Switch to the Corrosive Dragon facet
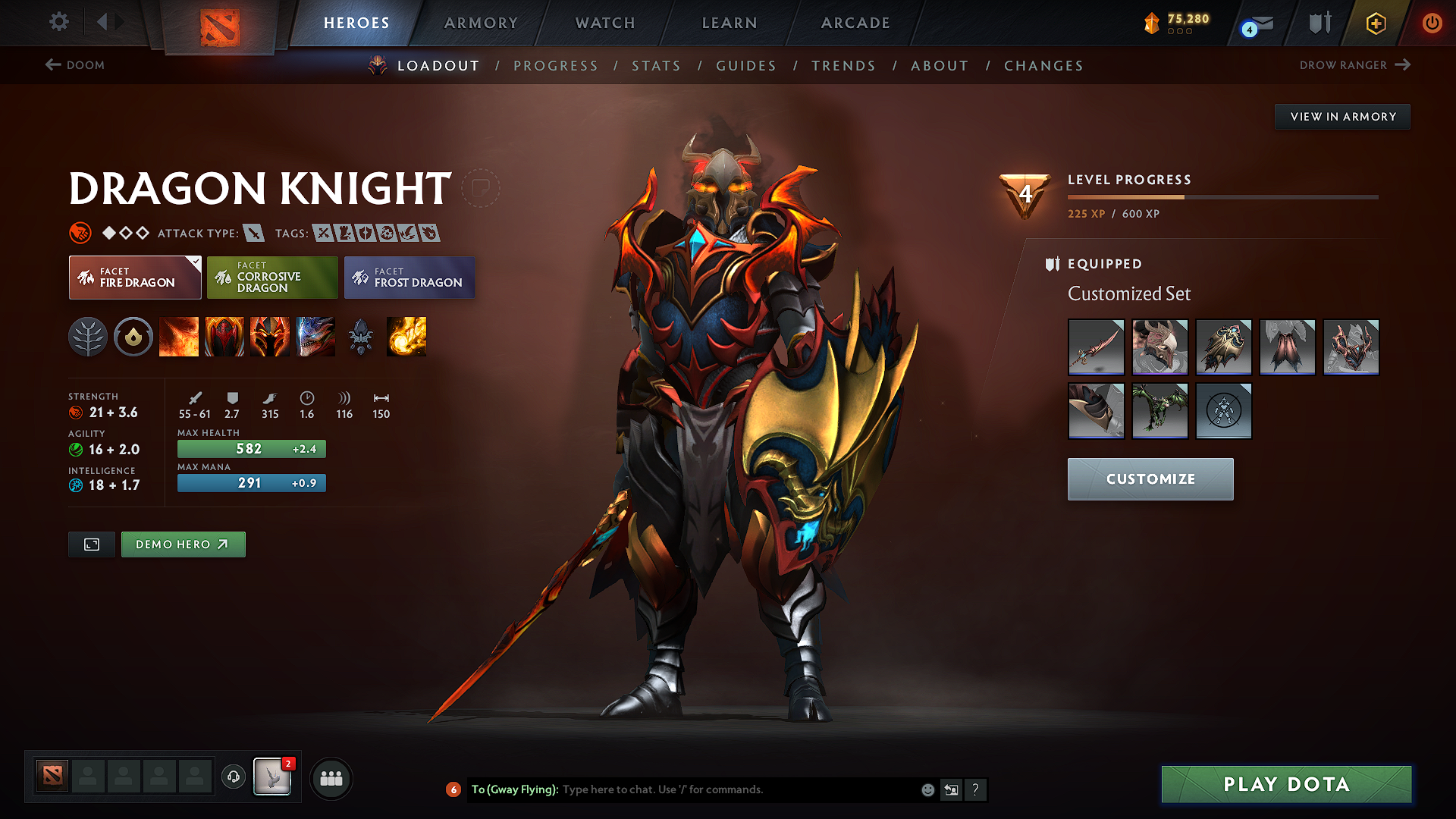 click(x=271, y=278)
